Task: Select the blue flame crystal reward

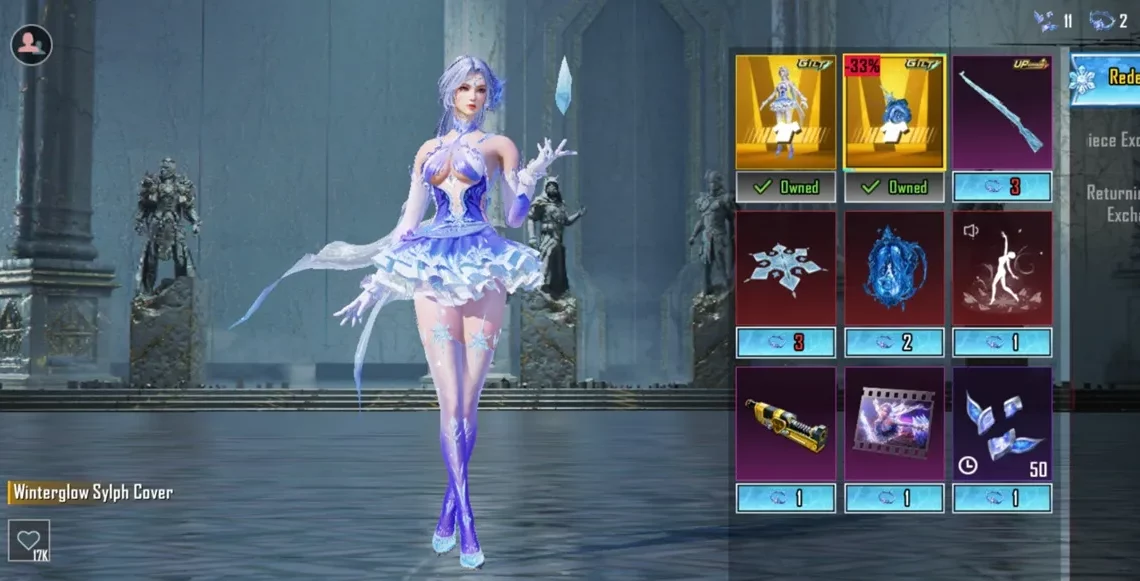Action: (894, 268)
